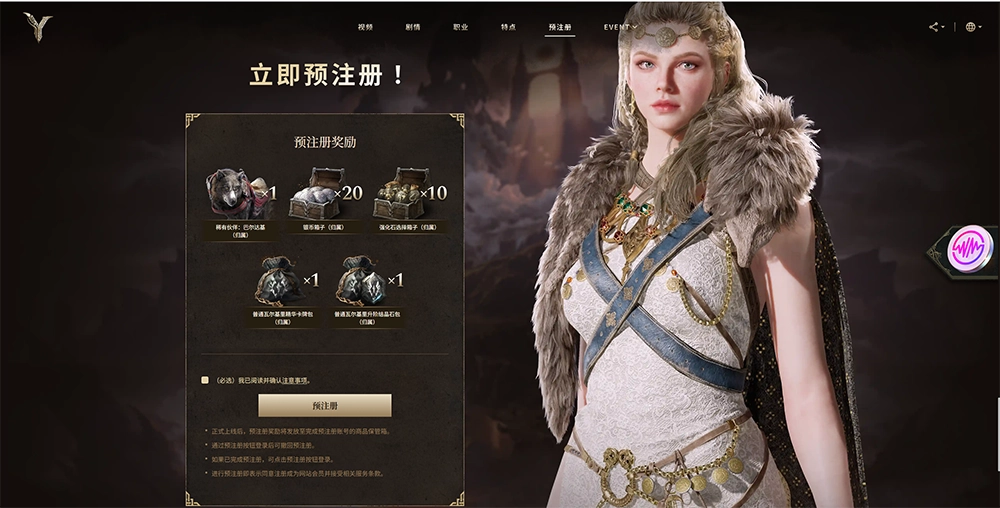1000x508 pixels.
Task: Select the silver coin chest reward
Action: tap(318, 194)
